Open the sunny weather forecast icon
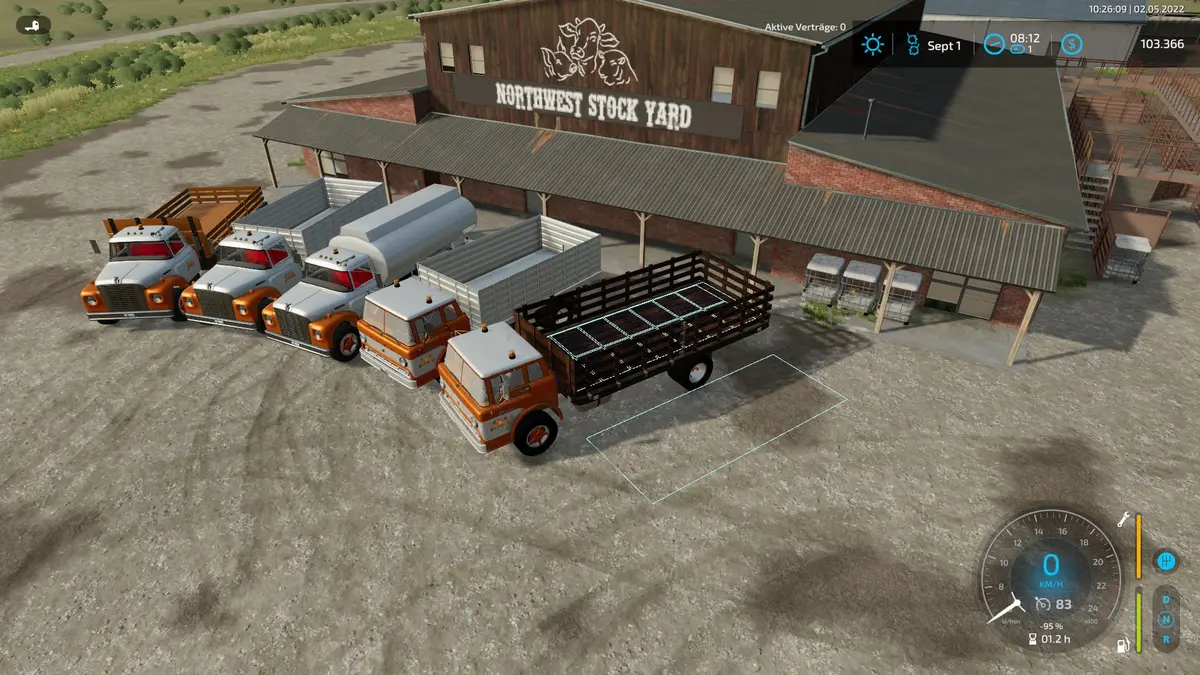The height and width of the screenshot is (675, 1200). (873, 44)
